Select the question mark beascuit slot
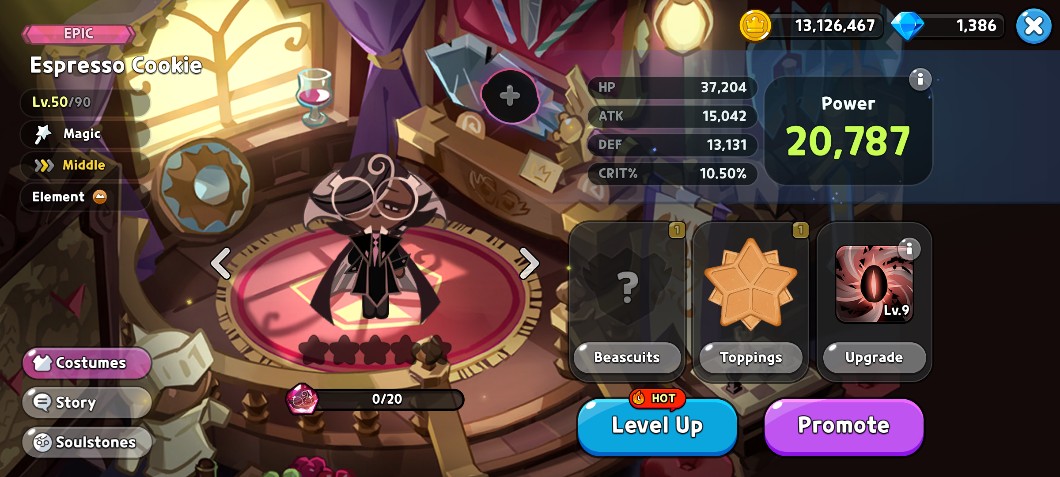This screenshot has height=477, width=1060. 627,287
